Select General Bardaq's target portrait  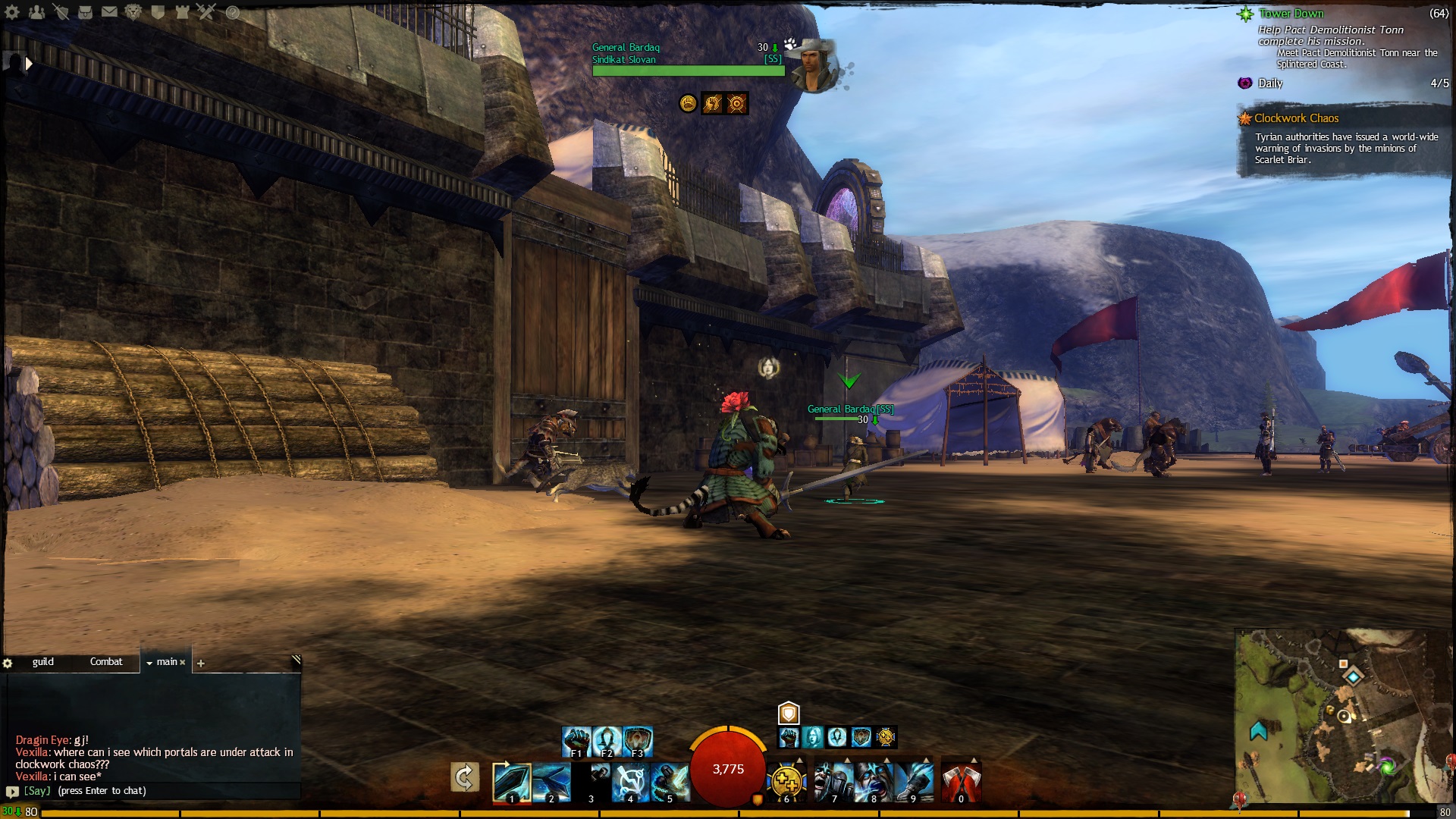pyautogui.click(x=814, y=67)
